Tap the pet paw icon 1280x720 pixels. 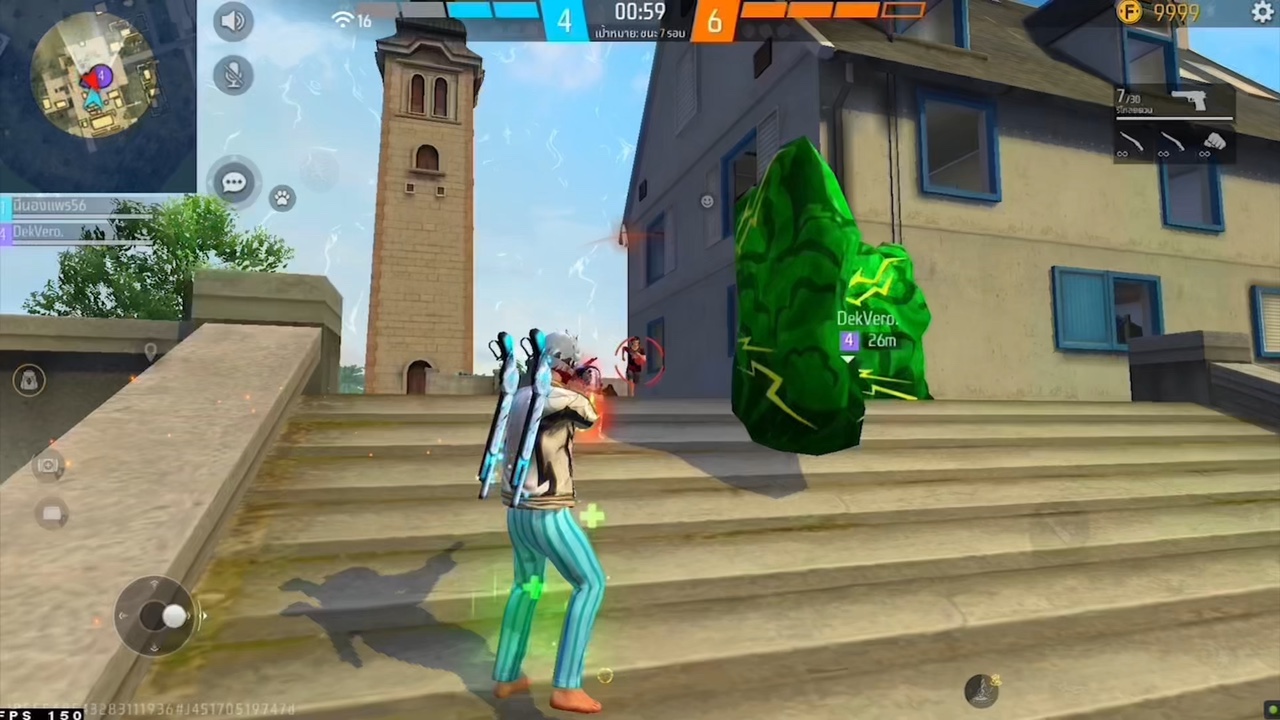(x=283, y=198)
